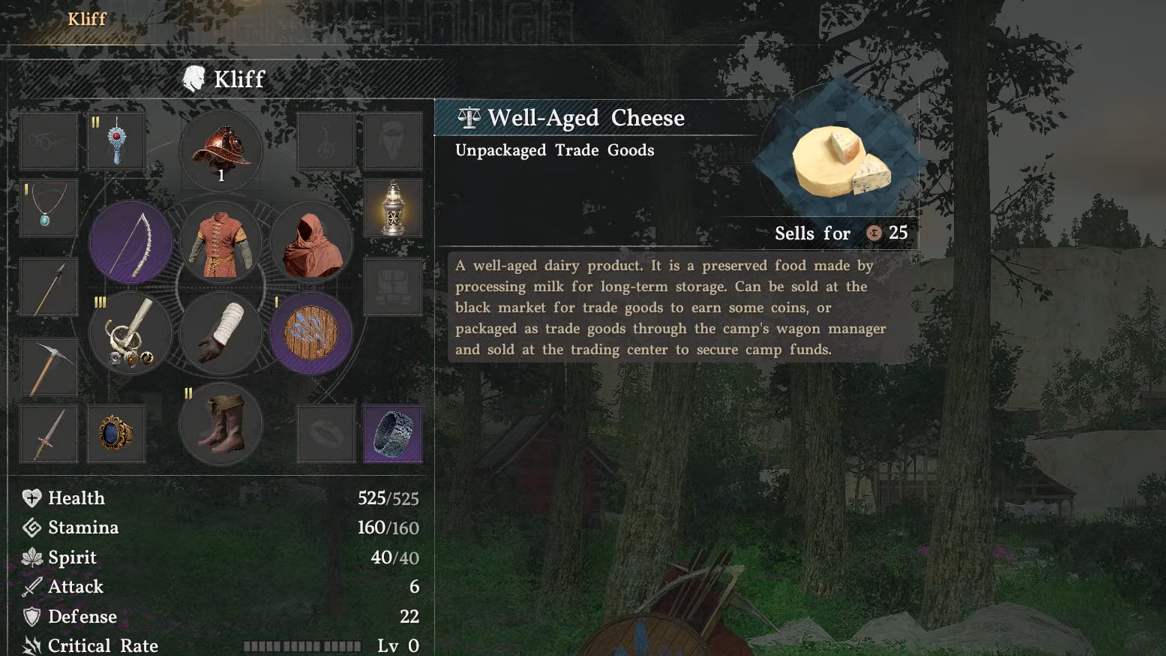Select the red hooded cloak slot
Image resolution: width=1166 pixels, height=656 pixels.
click(311, 243)
